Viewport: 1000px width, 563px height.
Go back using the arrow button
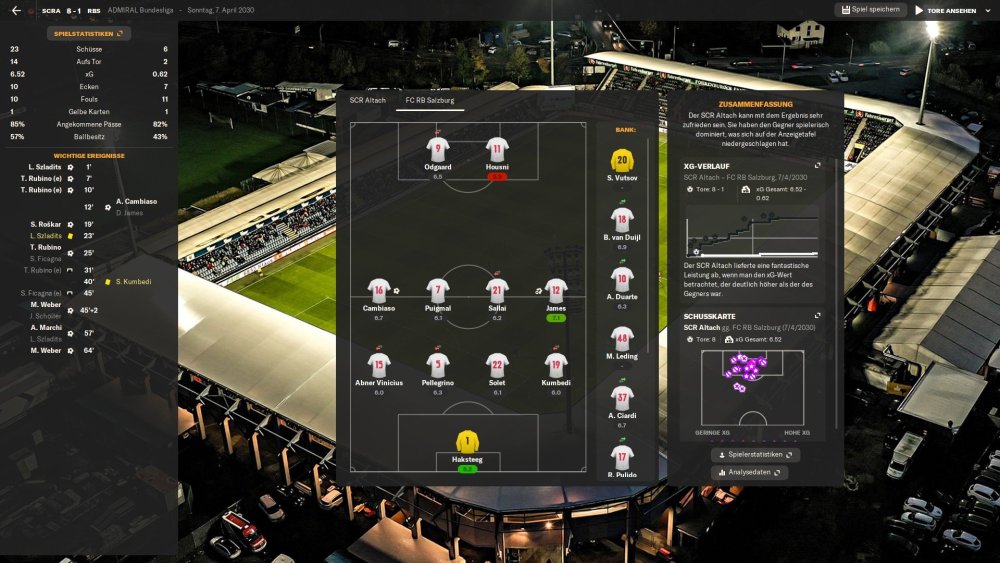(x=16, y=10)
